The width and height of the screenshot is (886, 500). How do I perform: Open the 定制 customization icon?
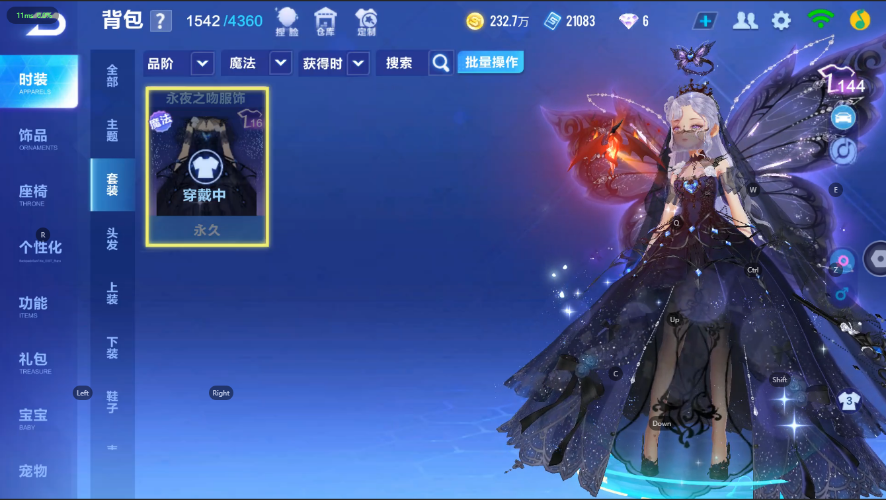tap(366, 20)
